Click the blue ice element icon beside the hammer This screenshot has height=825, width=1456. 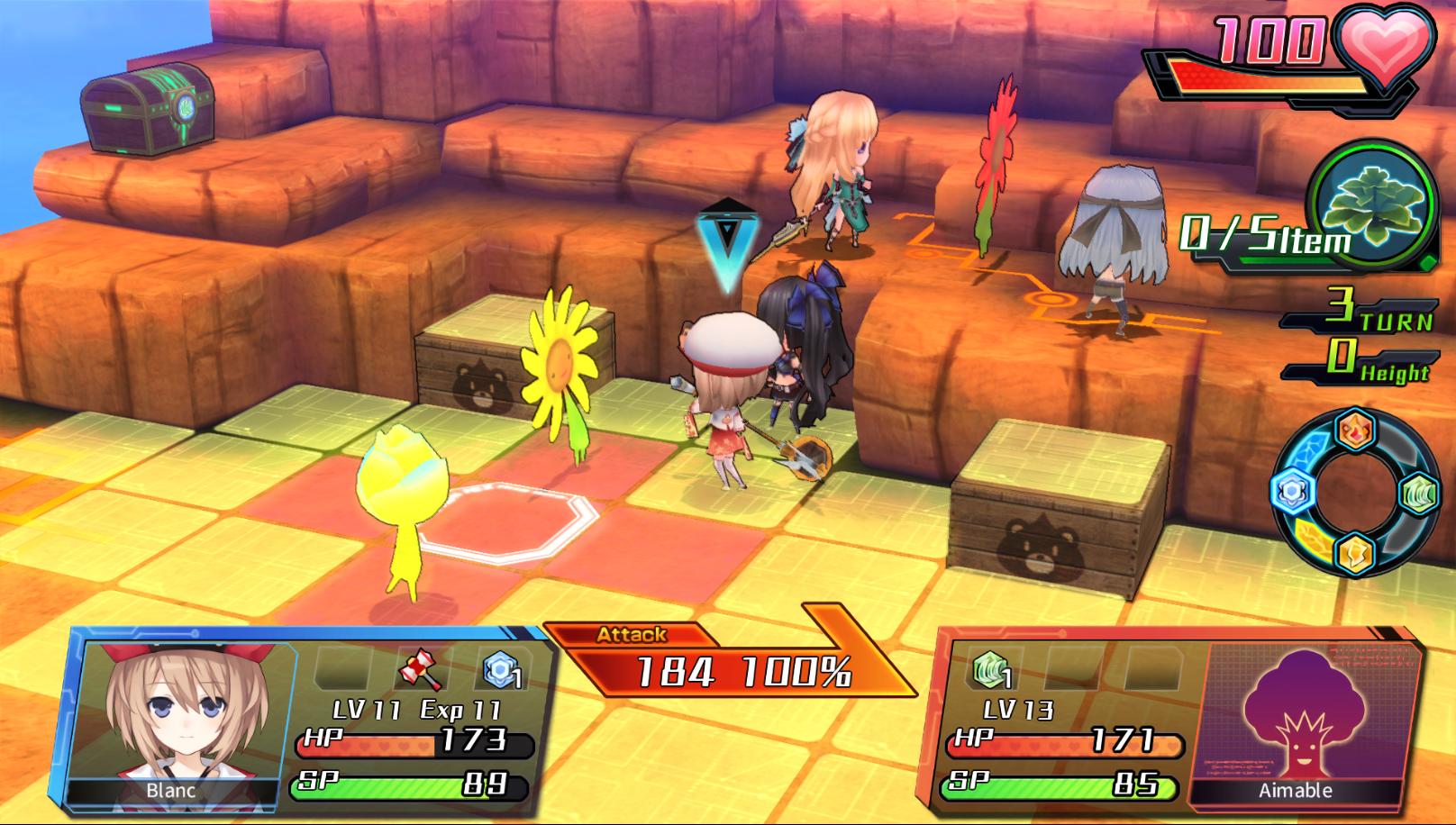pyautogui.click(x=500, y=671)
